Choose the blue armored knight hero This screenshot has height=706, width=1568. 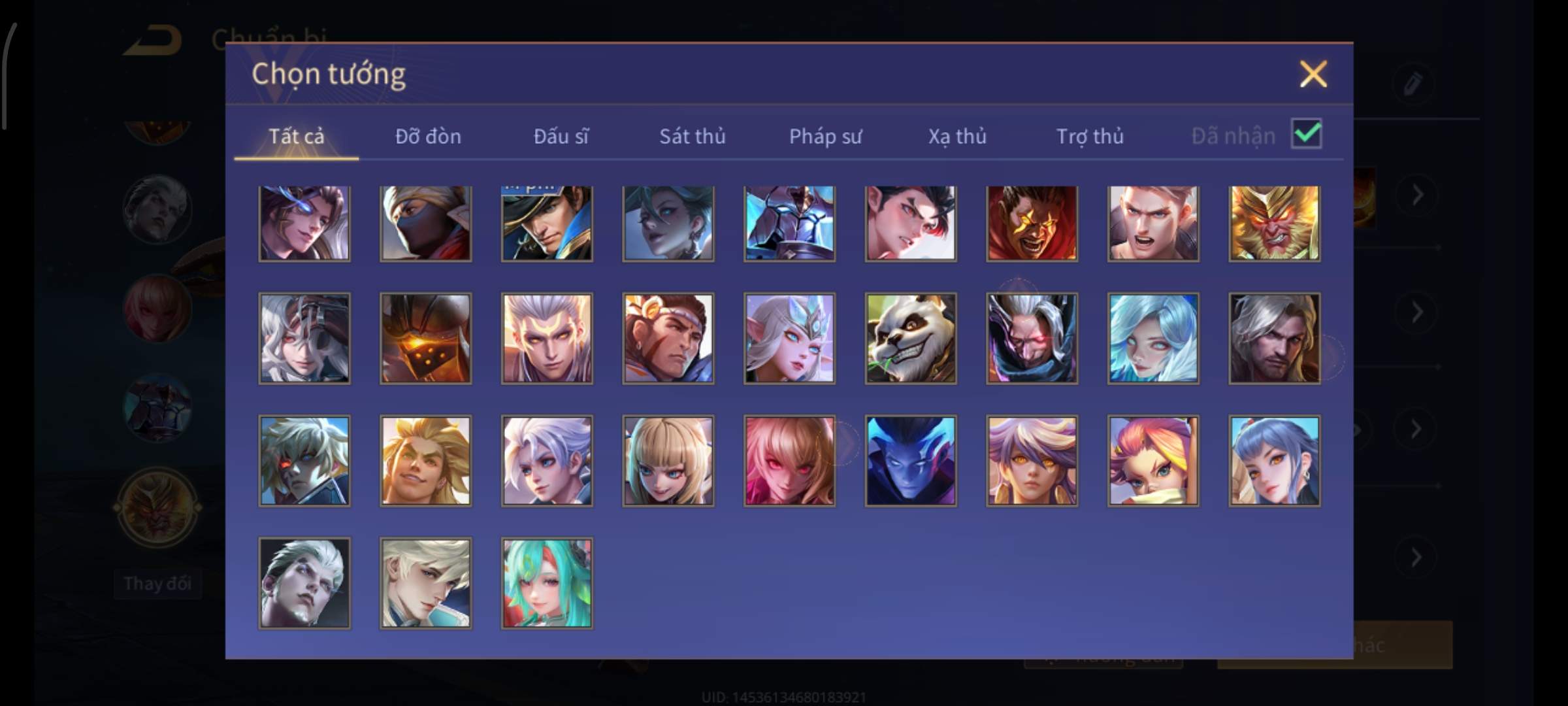click(x=789, y=223)
